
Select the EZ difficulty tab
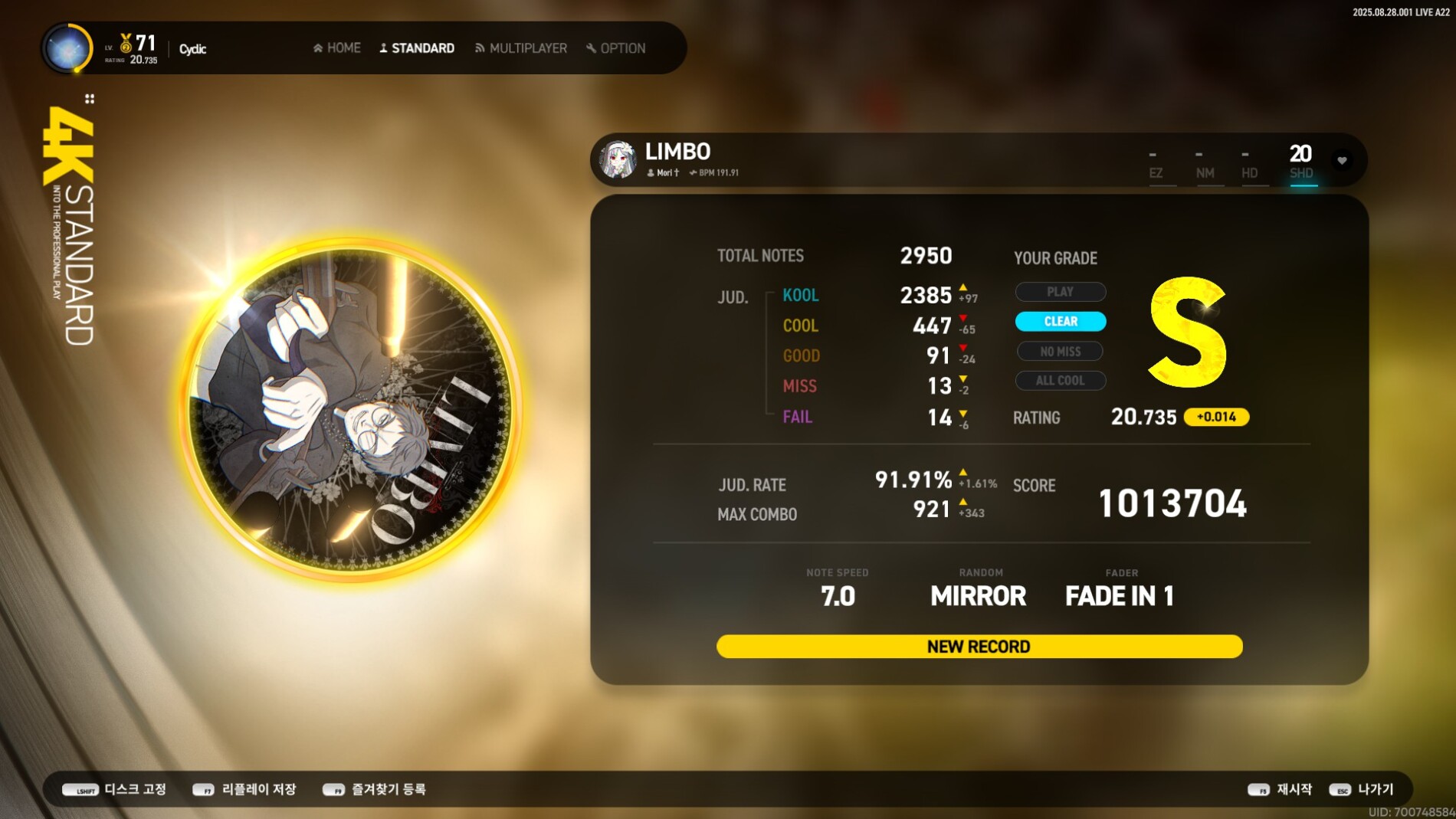coord(1156,163)
